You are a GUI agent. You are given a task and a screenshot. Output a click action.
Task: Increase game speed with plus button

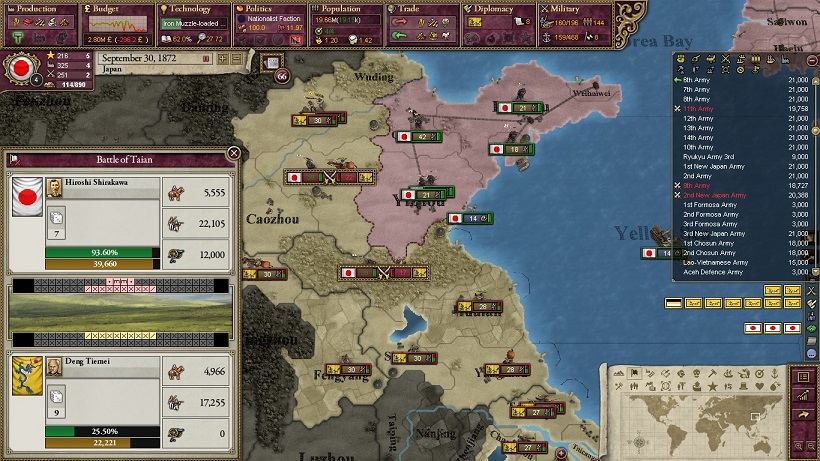tap(223, 58)
